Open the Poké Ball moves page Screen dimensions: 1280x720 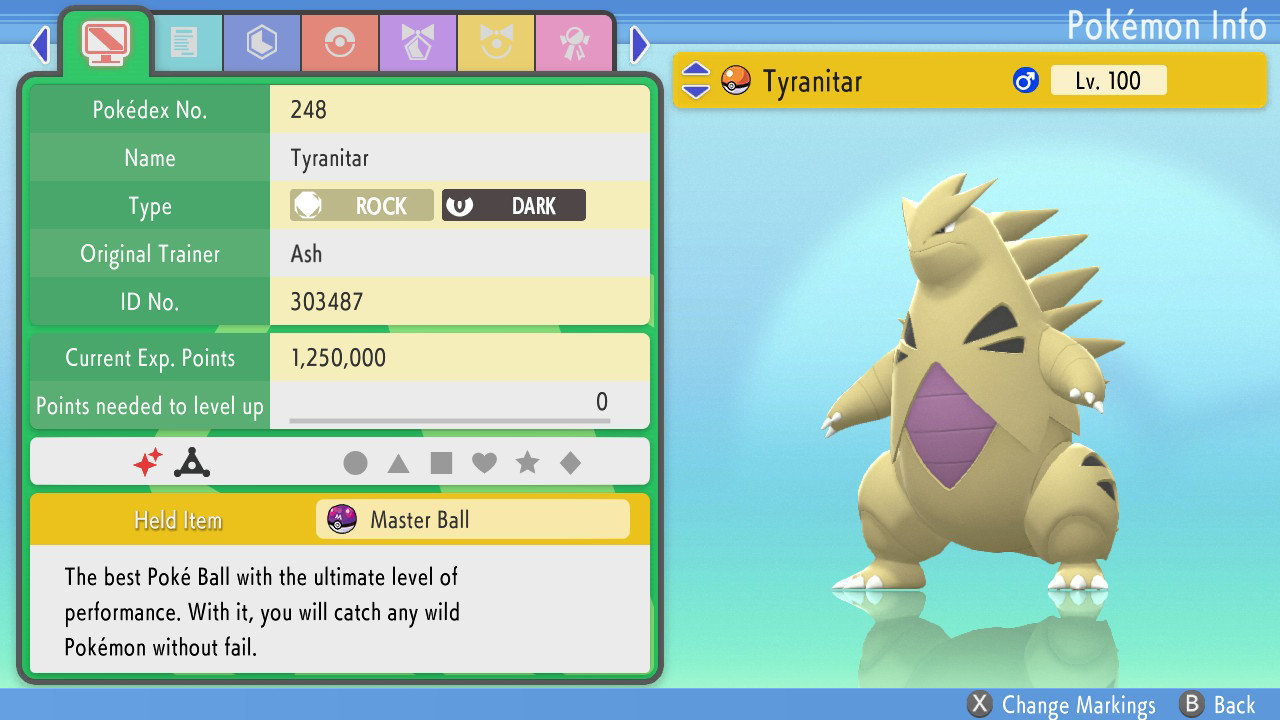point(340,42)
